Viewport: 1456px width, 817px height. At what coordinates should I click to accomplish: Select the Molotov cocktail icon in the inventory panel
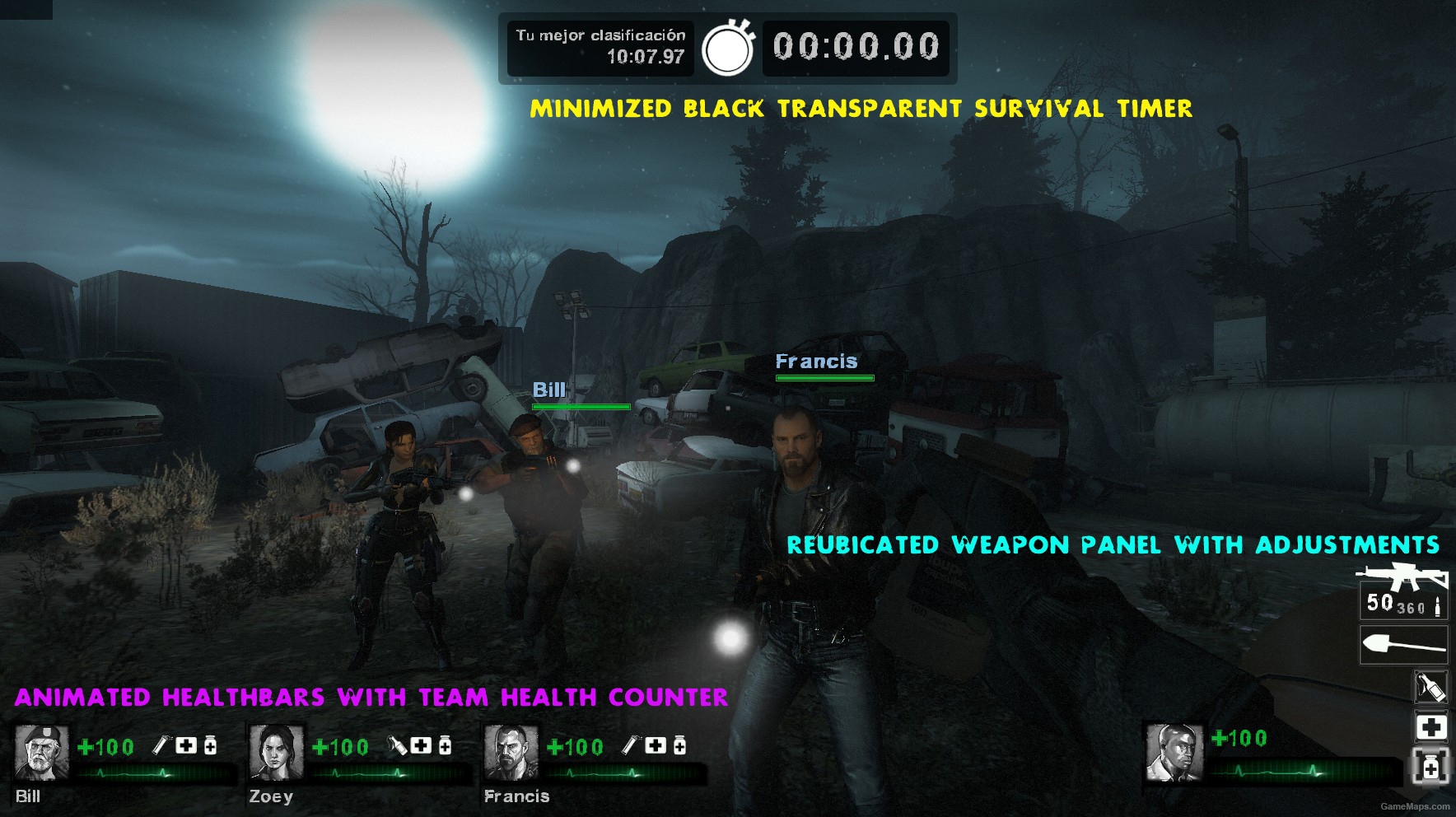1431,686
